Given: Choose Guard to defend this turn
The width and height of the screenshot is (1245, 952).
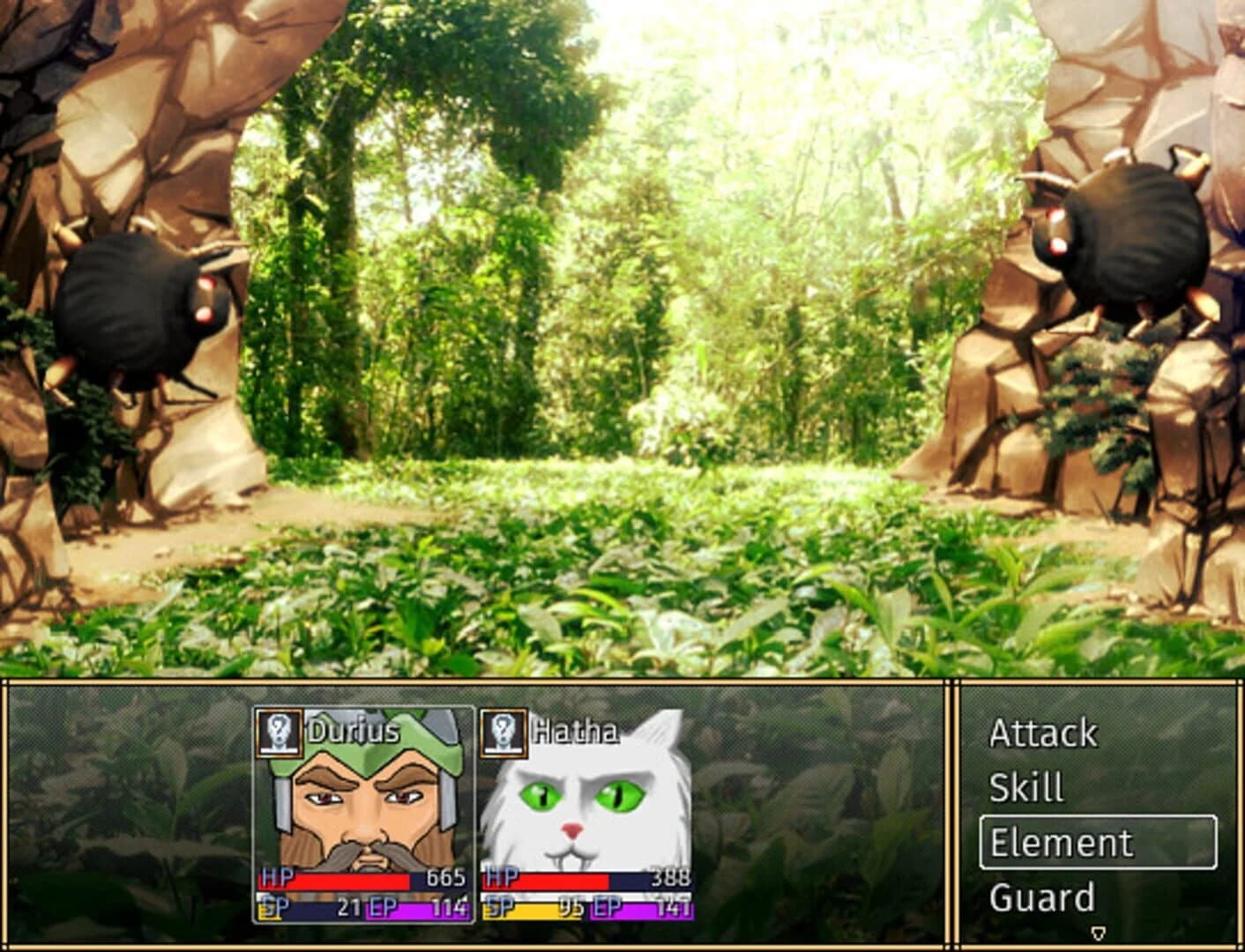Looking at the screenshot, I should coord(1042,897).
